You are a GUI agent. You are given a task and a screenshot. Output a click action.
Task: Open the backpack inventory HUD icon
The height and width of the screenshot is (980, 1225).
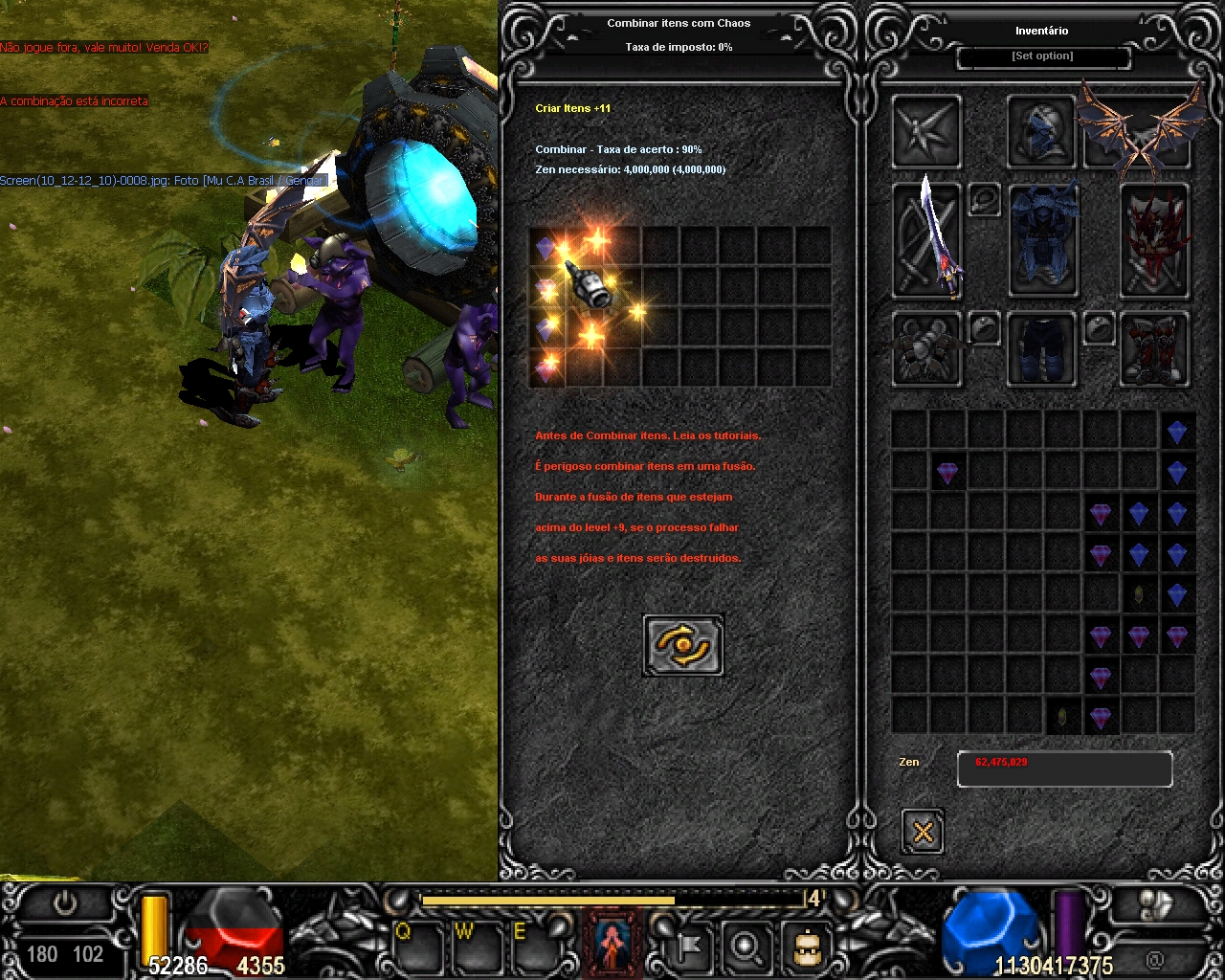(805, 947)
